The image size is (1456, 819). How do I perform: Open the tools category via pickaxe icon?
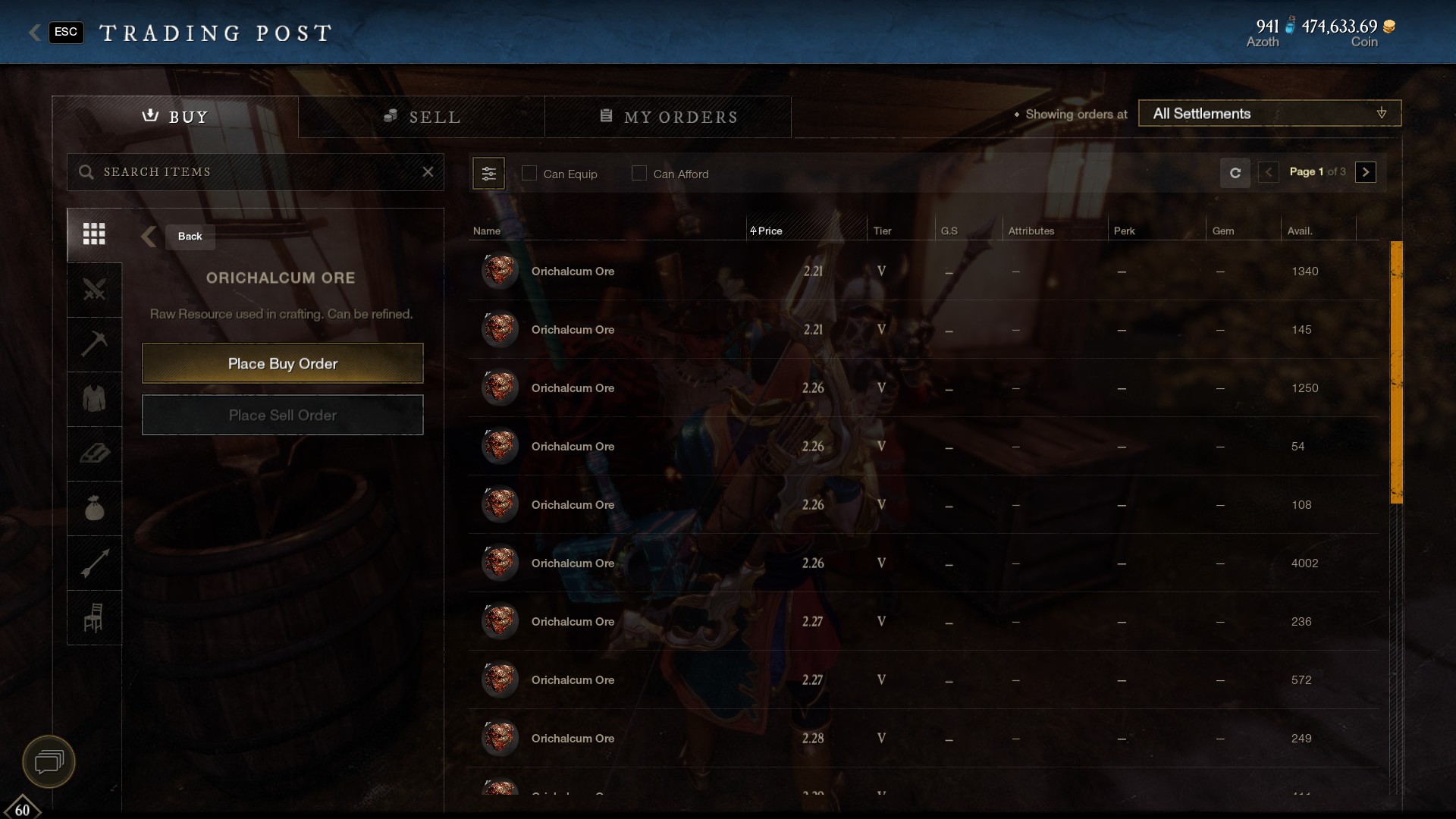(x=94, y=344)
